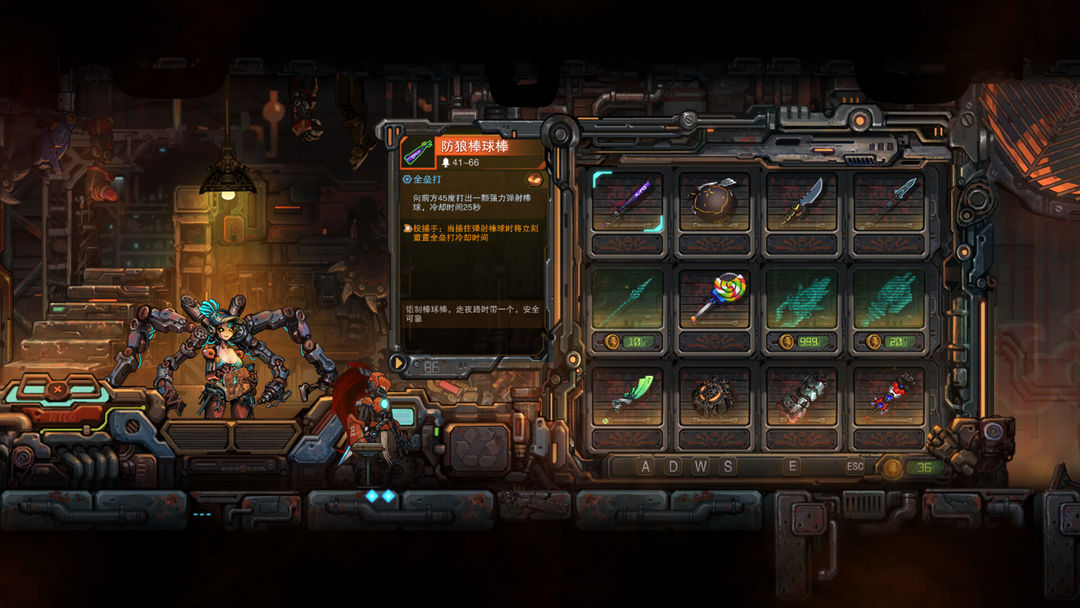Select the dark spider-mech weapon slot
Viewport: 1080px width, 608px height.
tap(714, 395)
